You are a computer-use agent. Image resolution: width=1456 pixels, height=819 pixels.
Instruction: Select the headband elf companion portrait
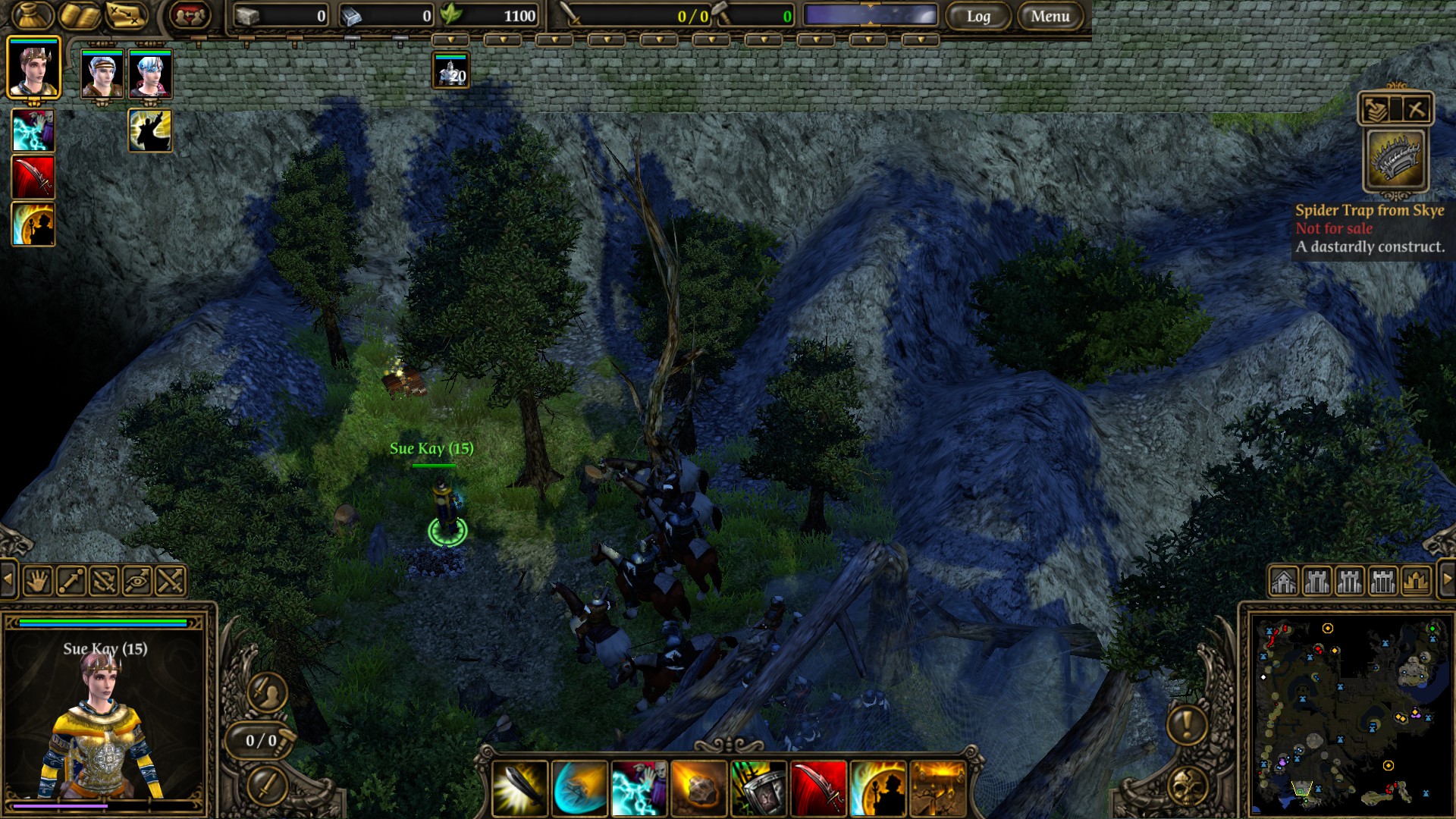[102, 74]
